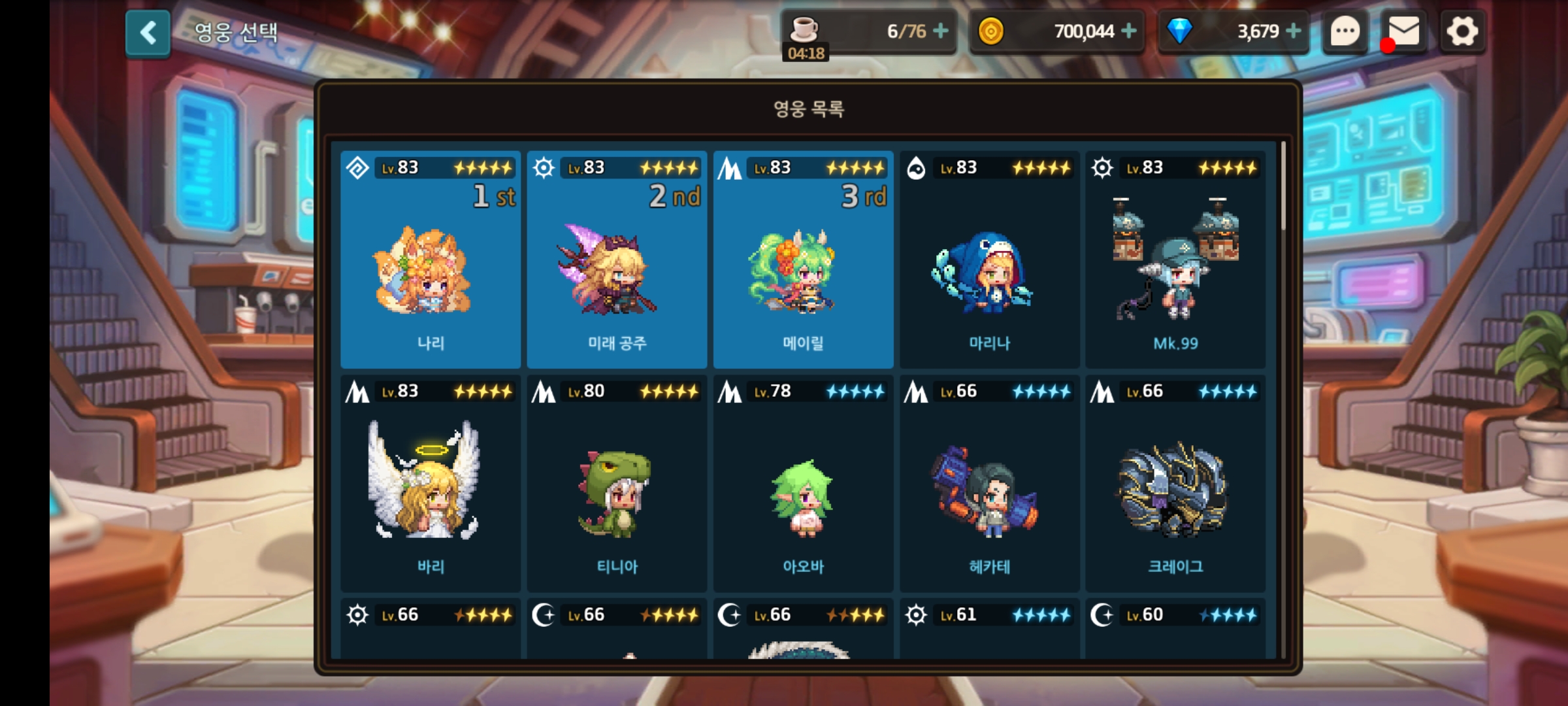Add more coffee stamina

pyautogui.click(x=941, y=31)
